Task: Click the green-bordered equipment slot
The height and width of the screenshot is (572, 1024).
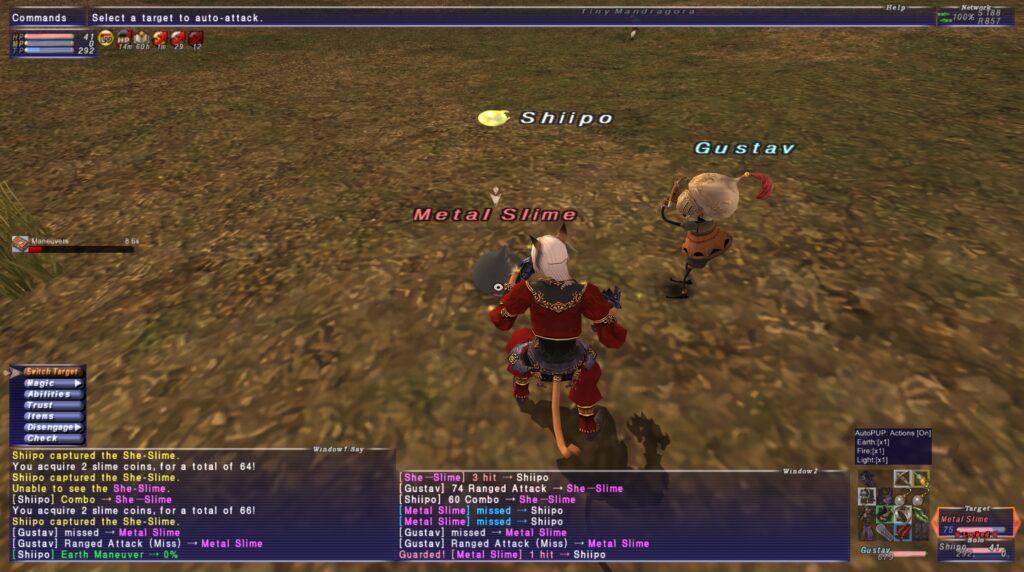Action: tap(884, 515)
